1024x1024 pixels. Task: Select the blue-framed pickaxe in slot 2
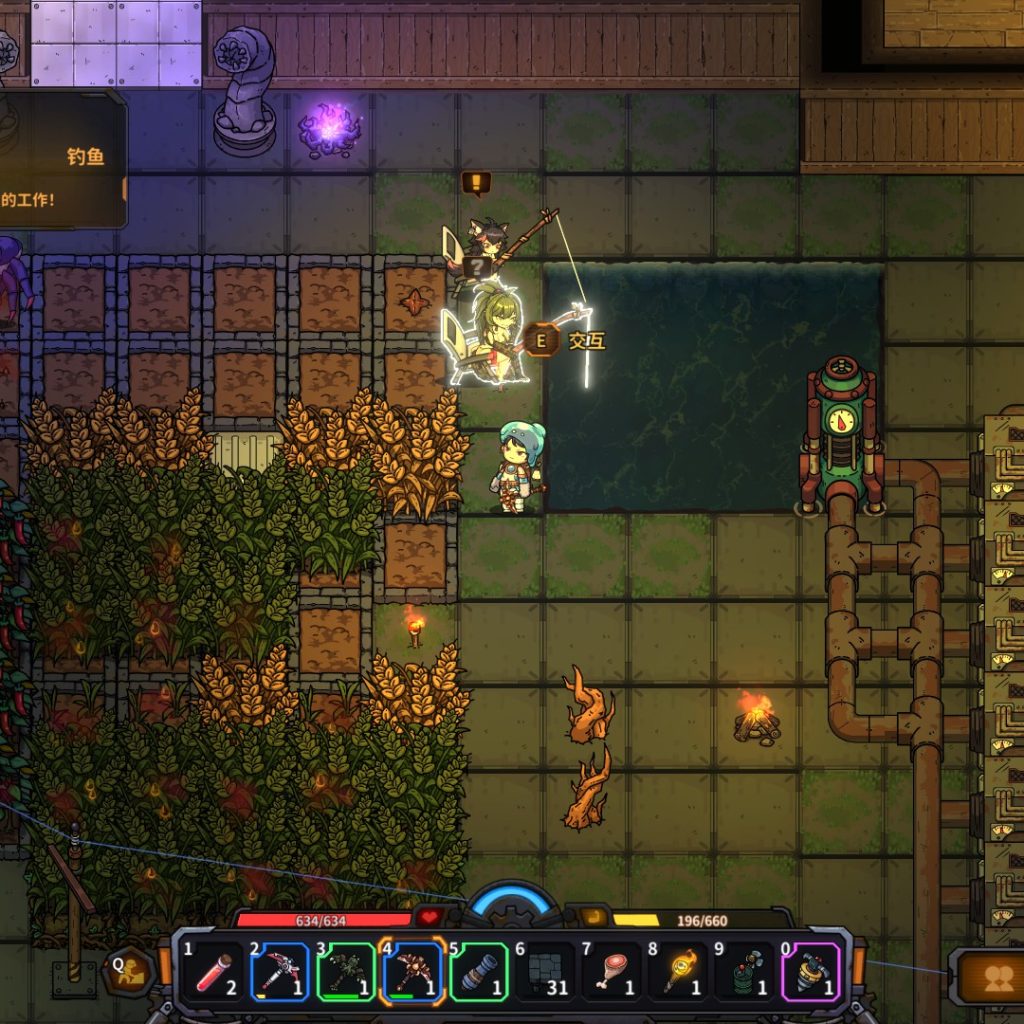tap(279, 972)
